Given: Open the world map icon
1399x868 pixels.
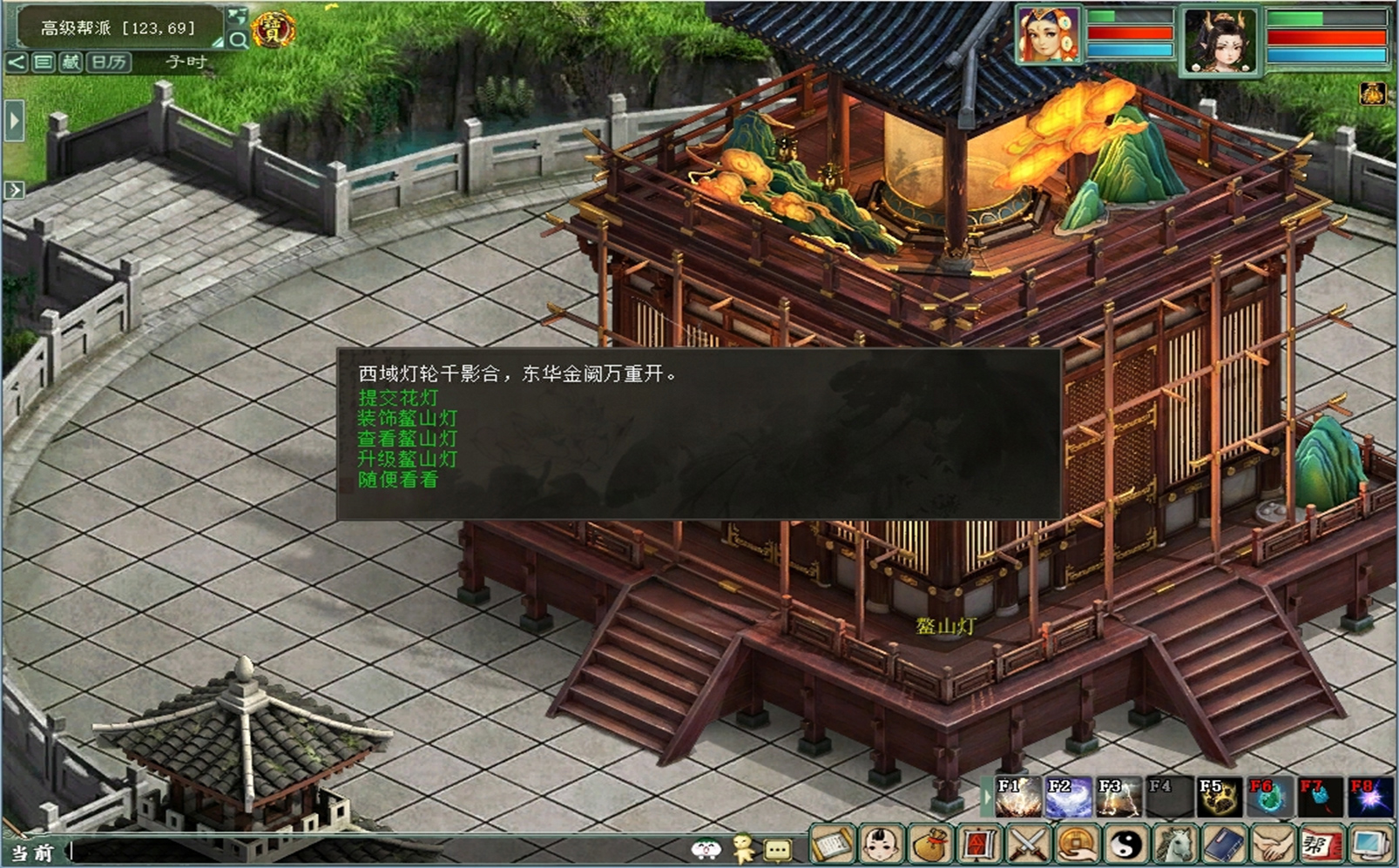Looking at the screenshot, I should point(236,16).
